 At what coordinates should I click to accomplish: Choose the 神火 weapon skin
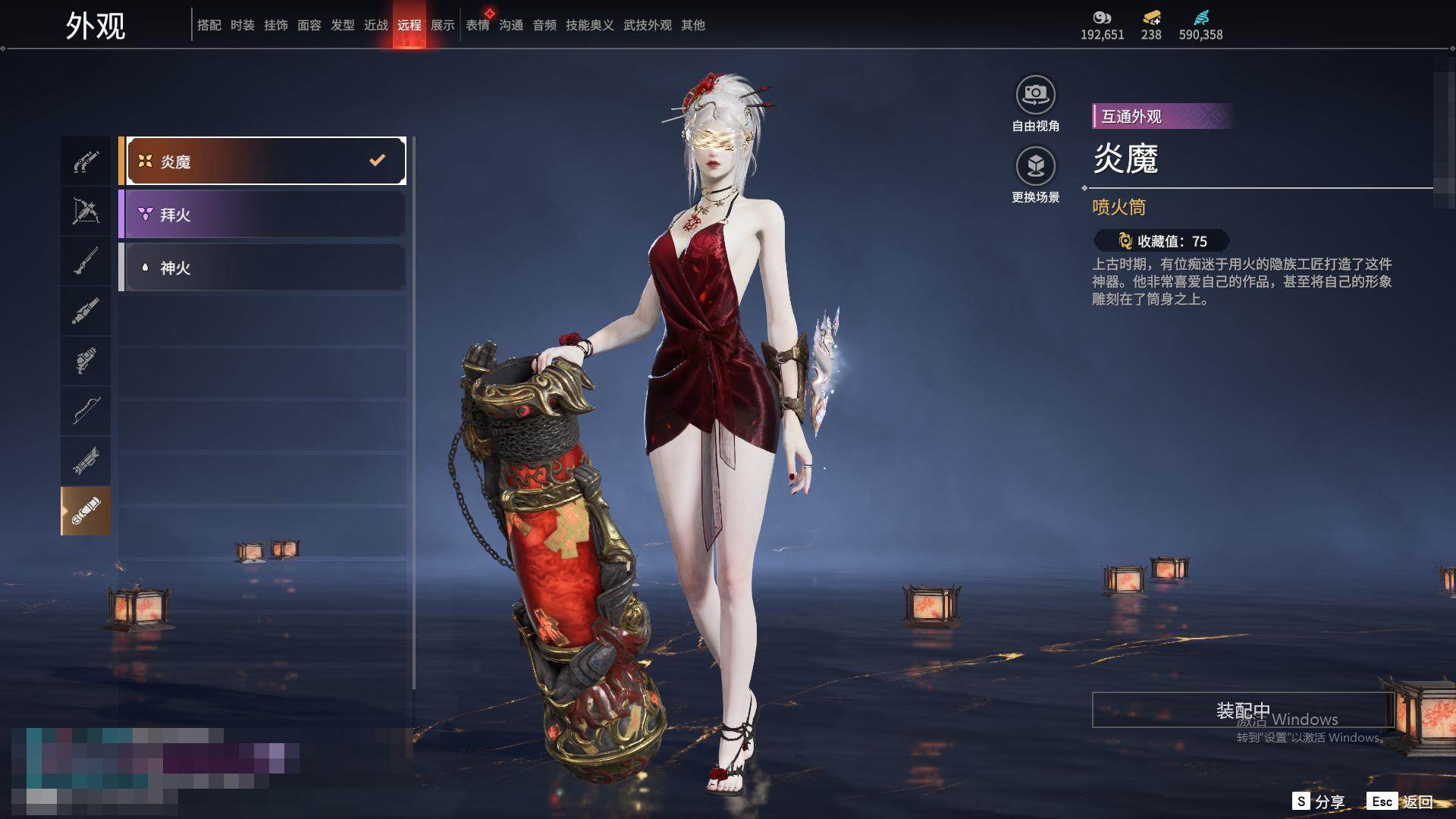(x=262, y=268)
